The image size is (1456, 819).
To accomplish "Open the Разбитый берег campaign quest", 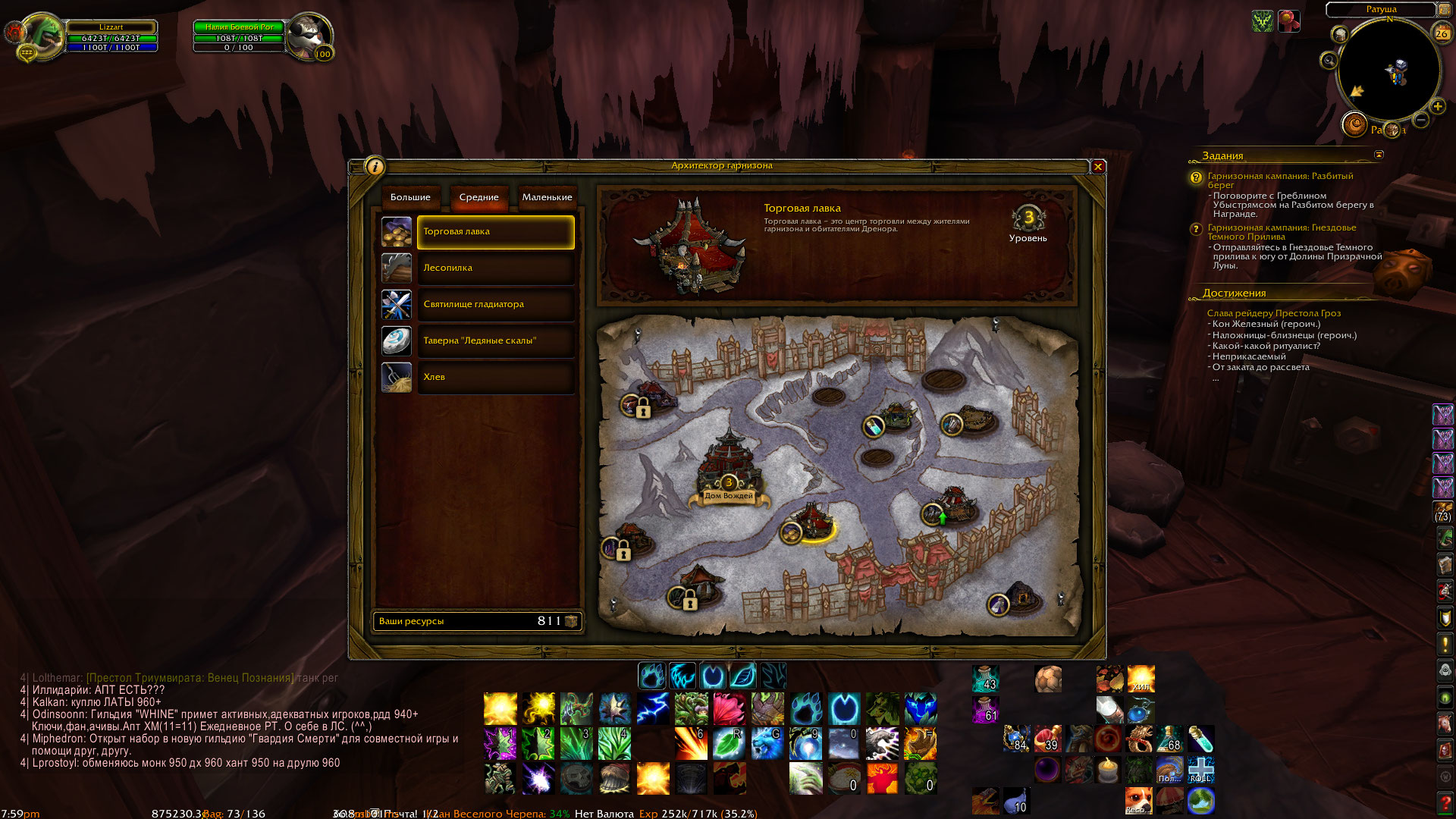I will [x=1279, y=180].
